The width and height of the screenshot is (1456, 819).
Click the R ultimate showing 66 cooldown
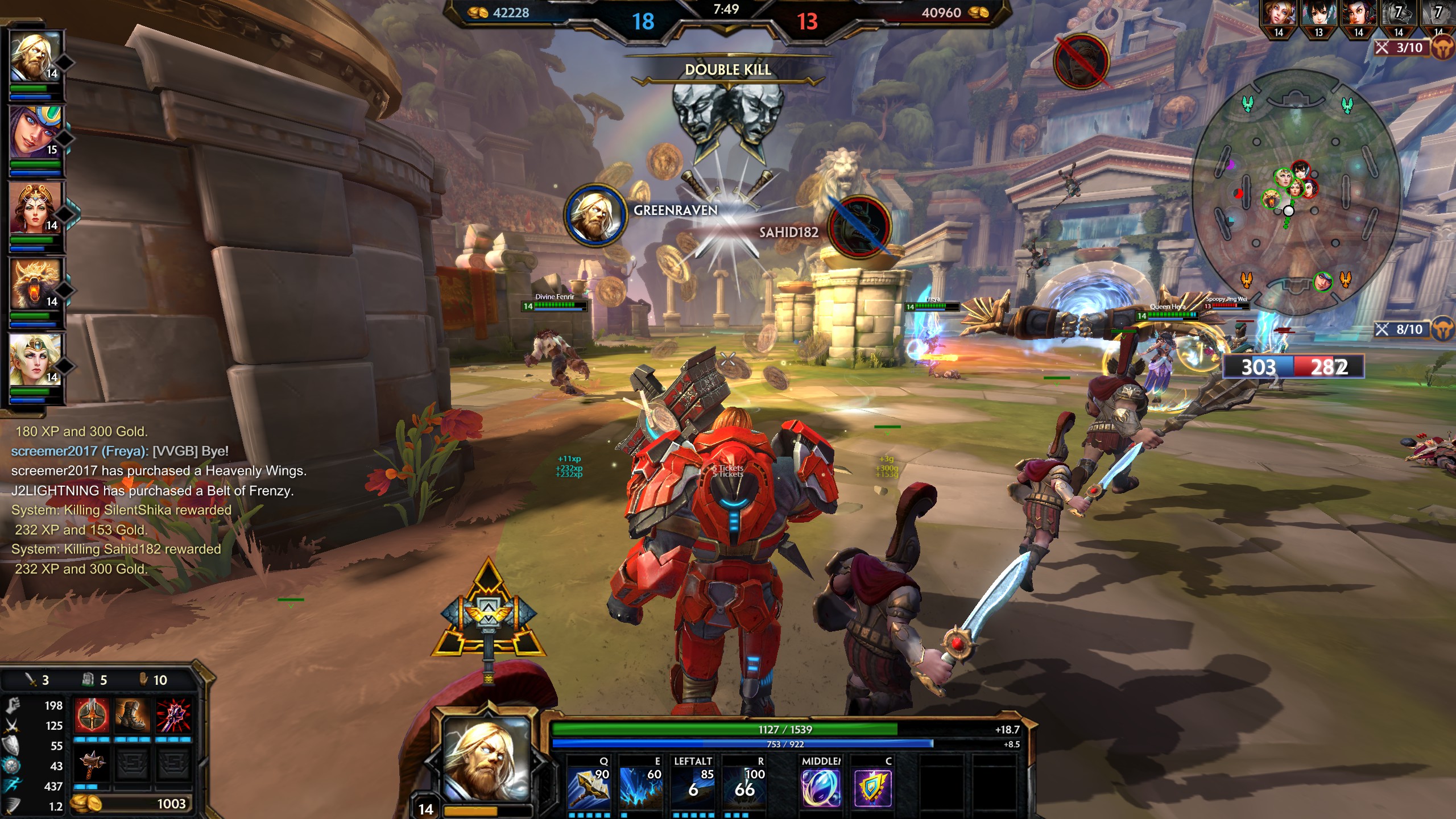[x=744, y=787]
